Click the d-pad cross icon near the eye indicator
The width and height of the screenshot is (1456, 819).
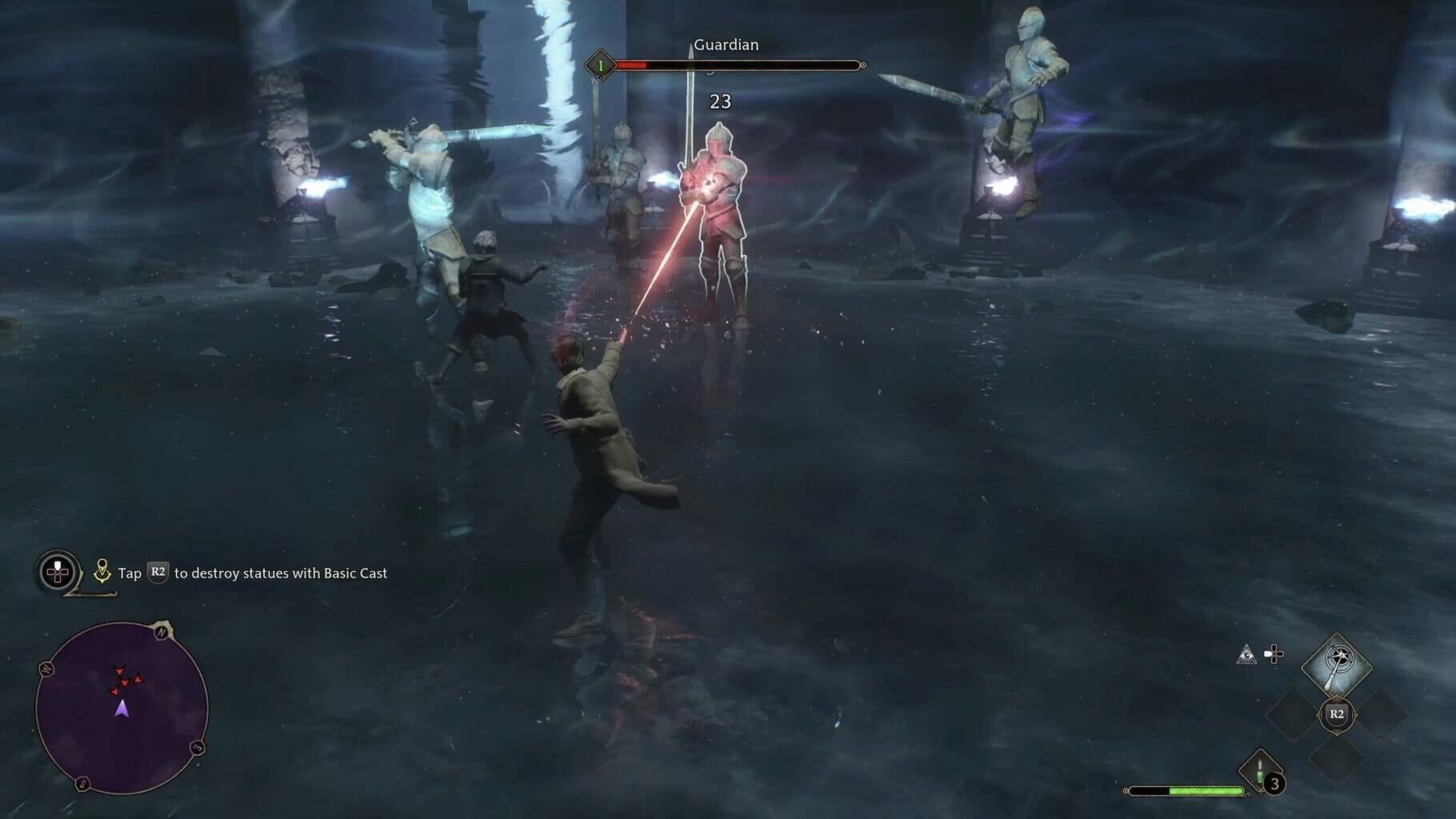click(1274, 653)
